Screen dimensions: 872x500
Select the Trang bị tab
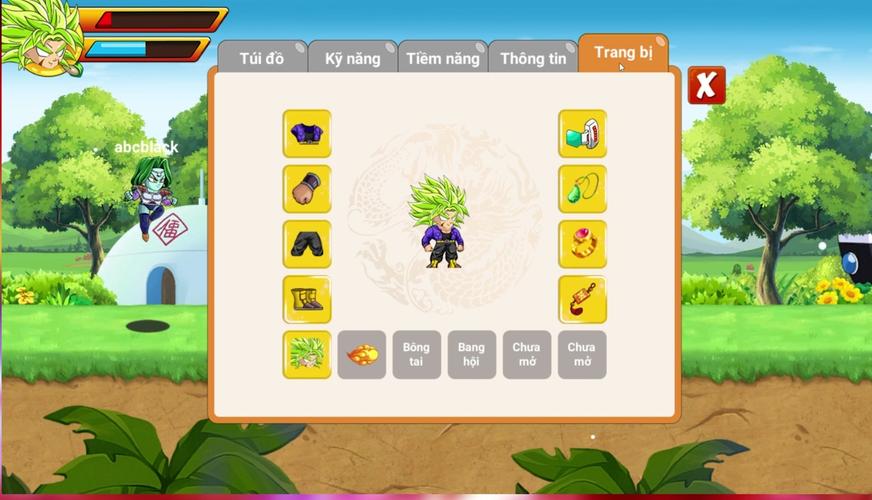[623, 52]
